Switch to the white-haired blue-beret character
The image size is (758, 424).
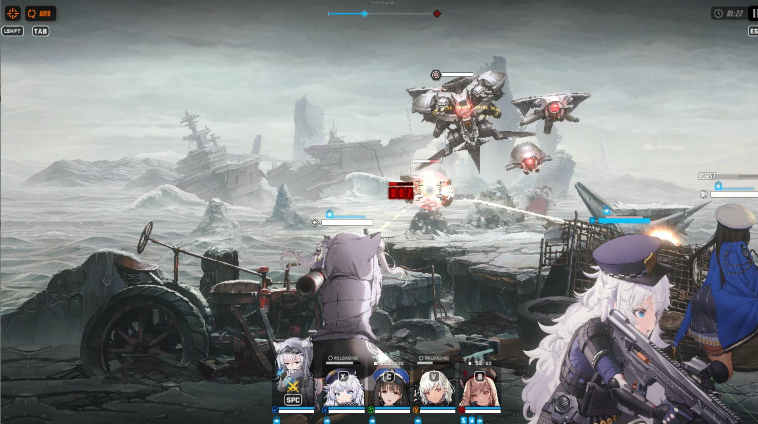pos(345,386)
